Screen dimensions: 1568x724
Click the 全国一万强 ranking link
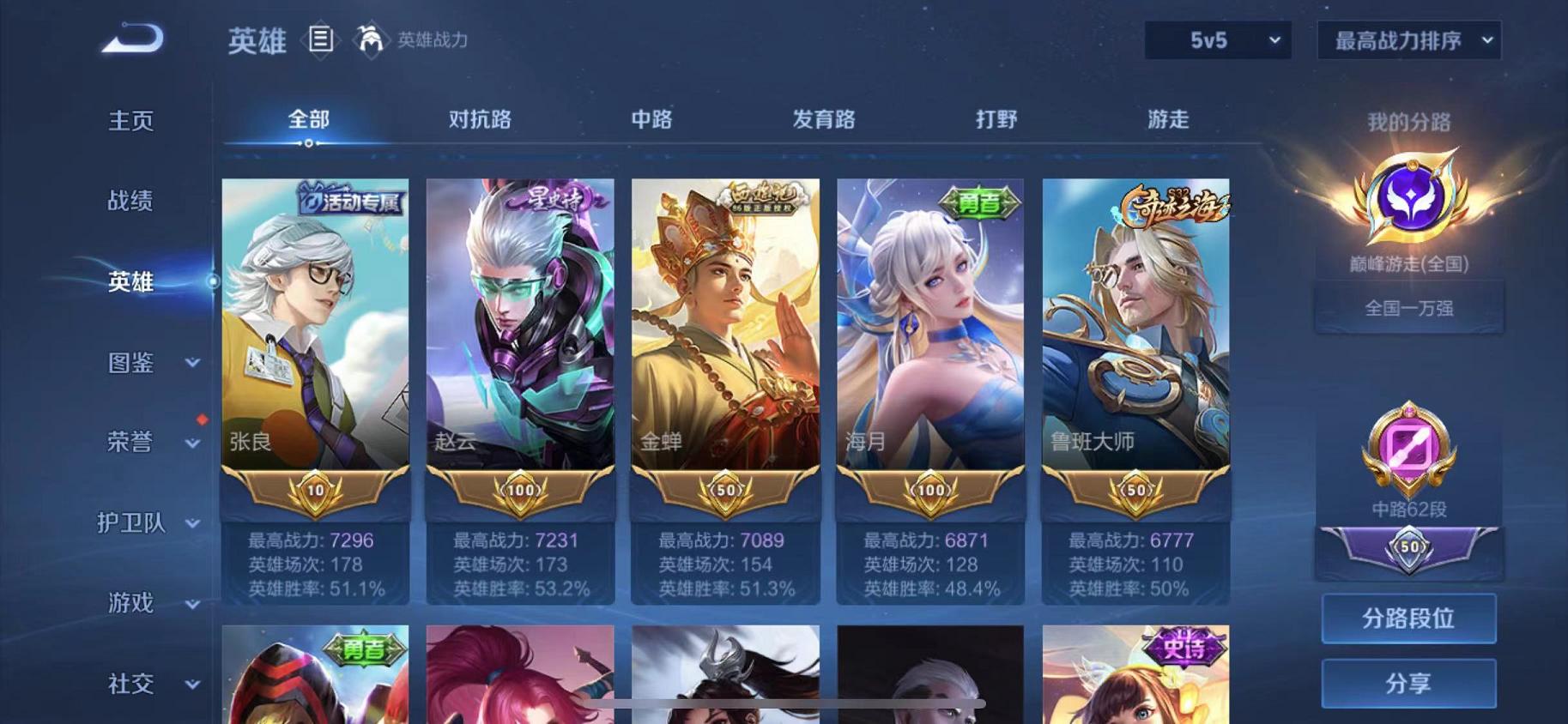1408,306
